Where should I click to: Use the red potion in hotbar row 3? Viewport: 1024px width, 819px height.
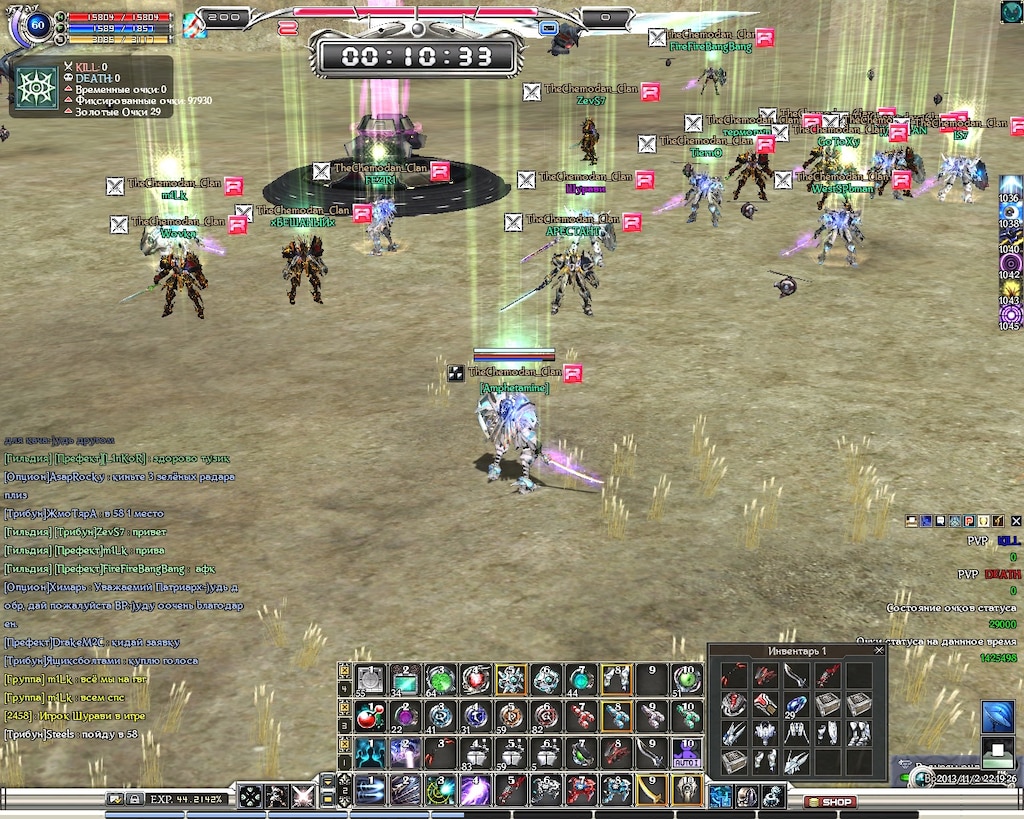[370, 717]
